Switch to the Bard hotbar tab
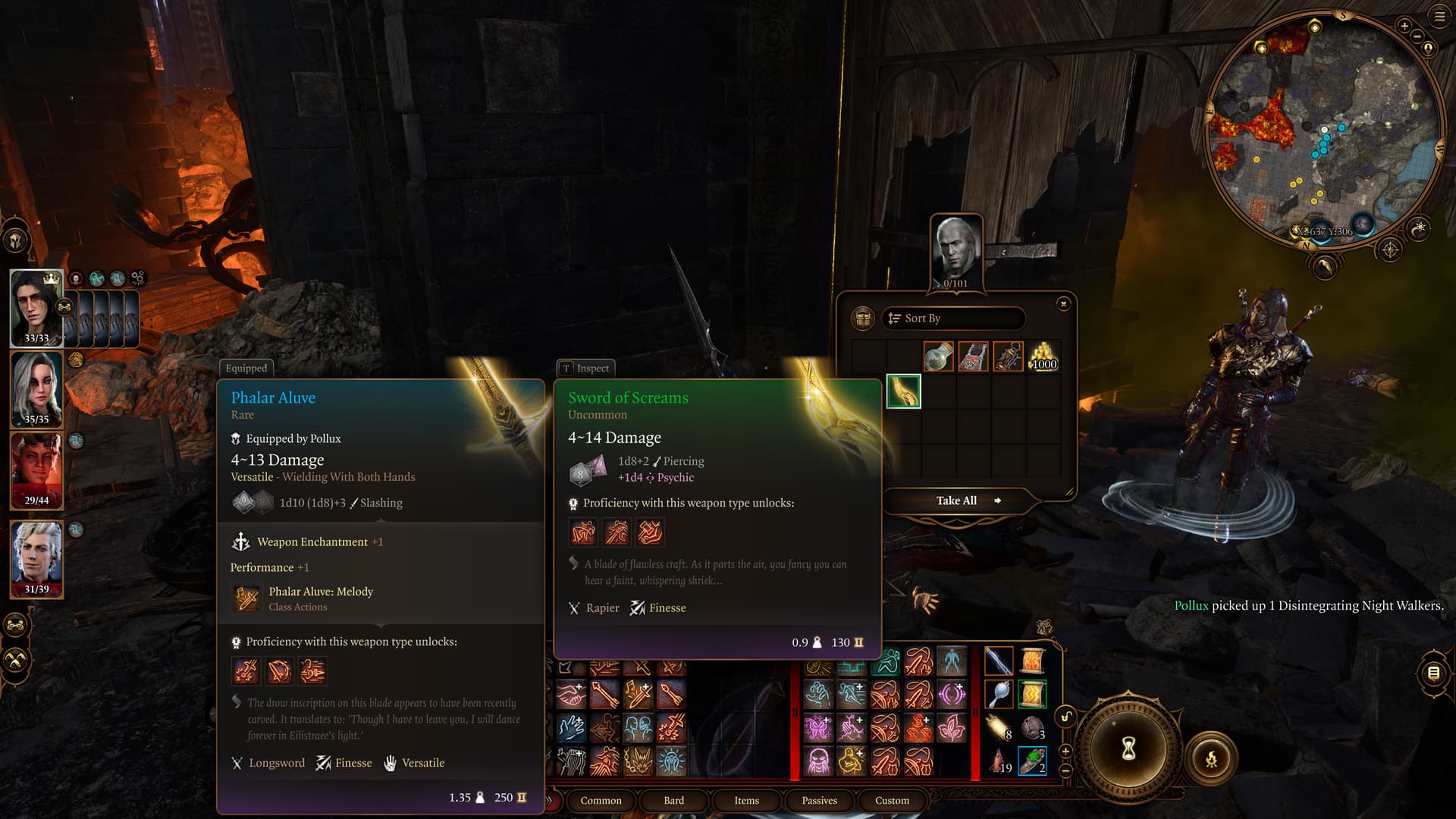 click(x=673, y=800)
